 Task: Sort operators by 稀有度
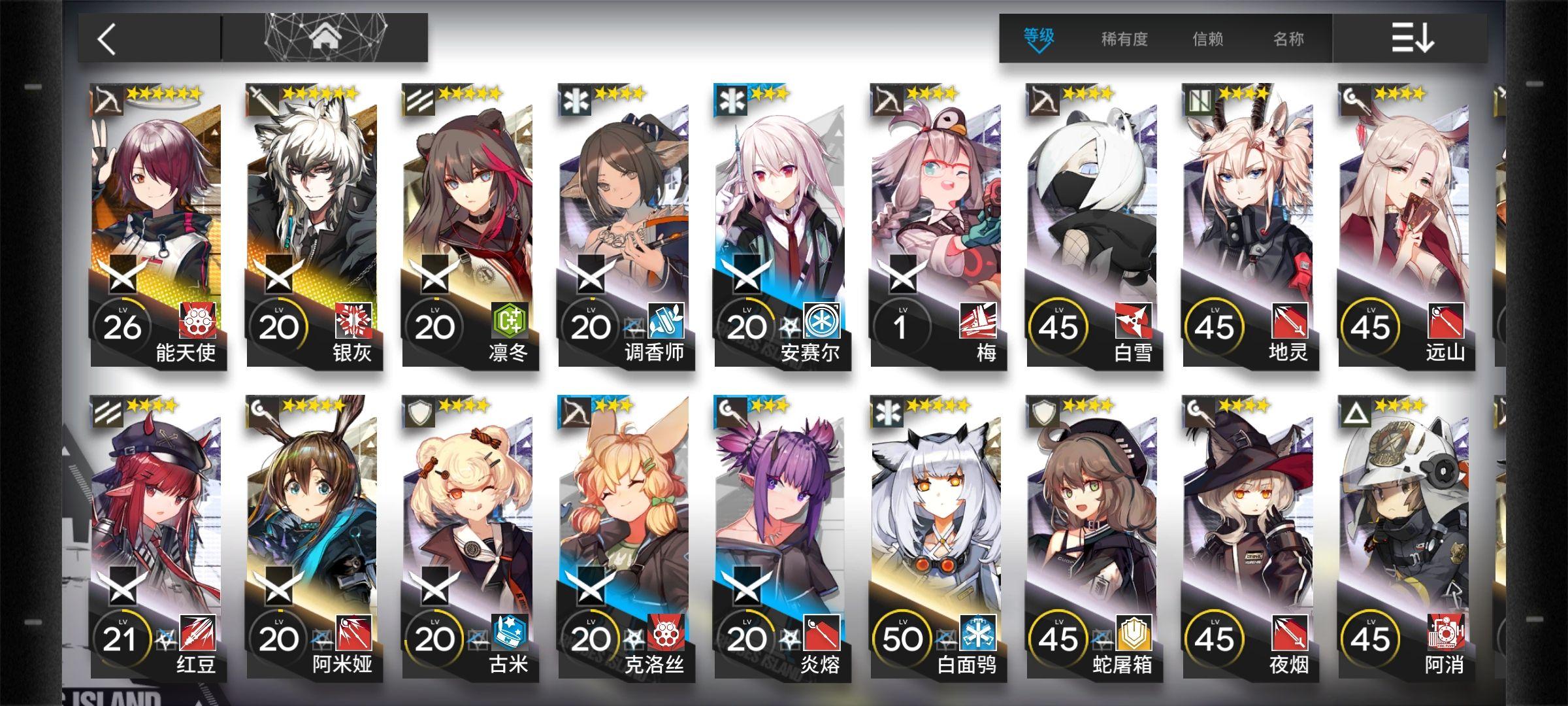1124,39
